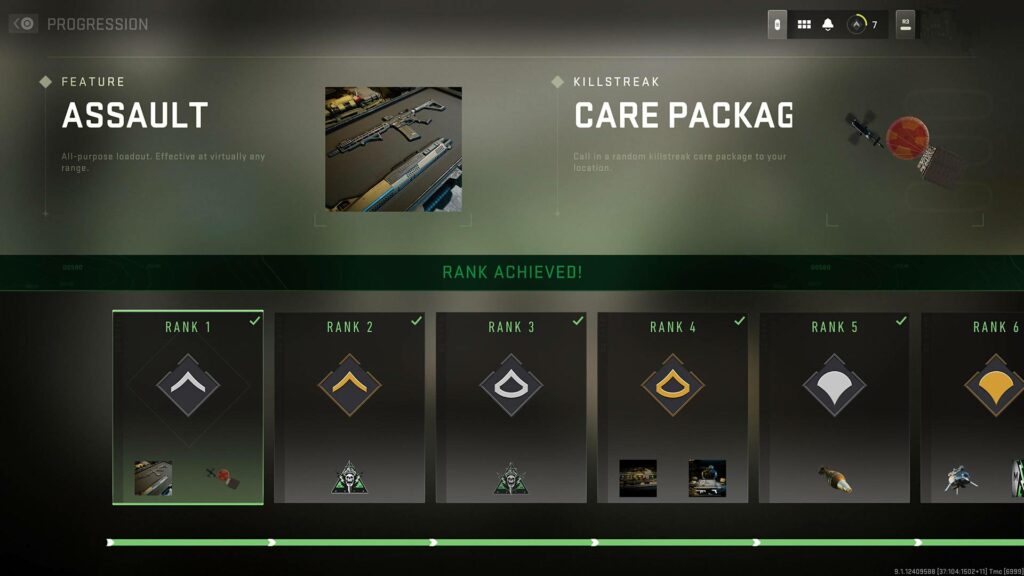Image resolution: width=1024 pixels, height=576 pixels.
Task: View the Assault loadout weapon image
Action: [x=393, y=149]
